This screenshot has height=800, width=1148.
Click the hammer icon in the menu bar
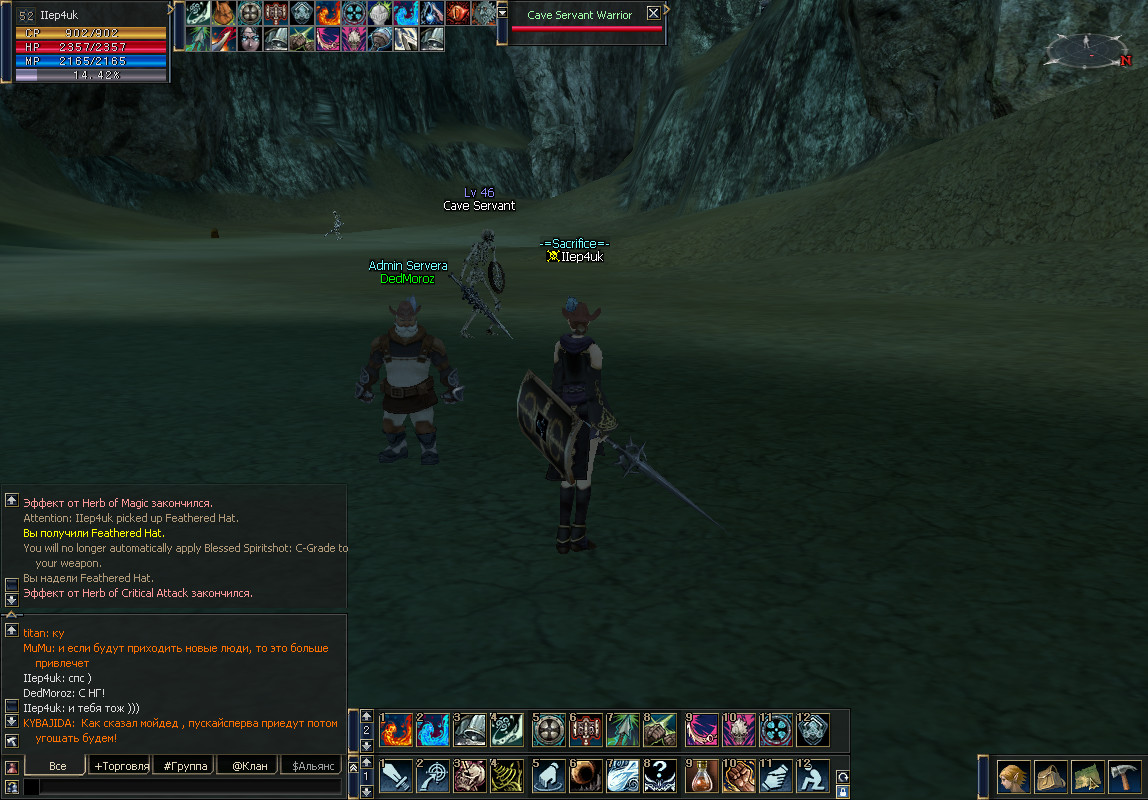coord(1125,776)
